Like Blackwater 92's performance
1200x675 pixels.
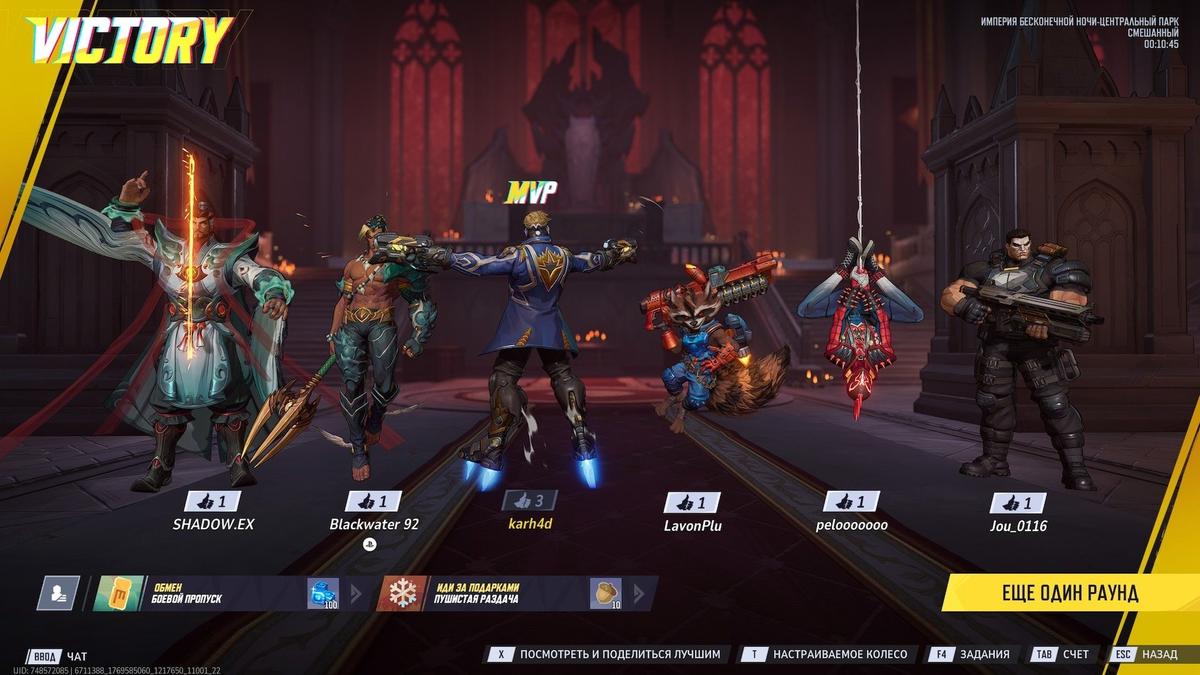[373, 502]
